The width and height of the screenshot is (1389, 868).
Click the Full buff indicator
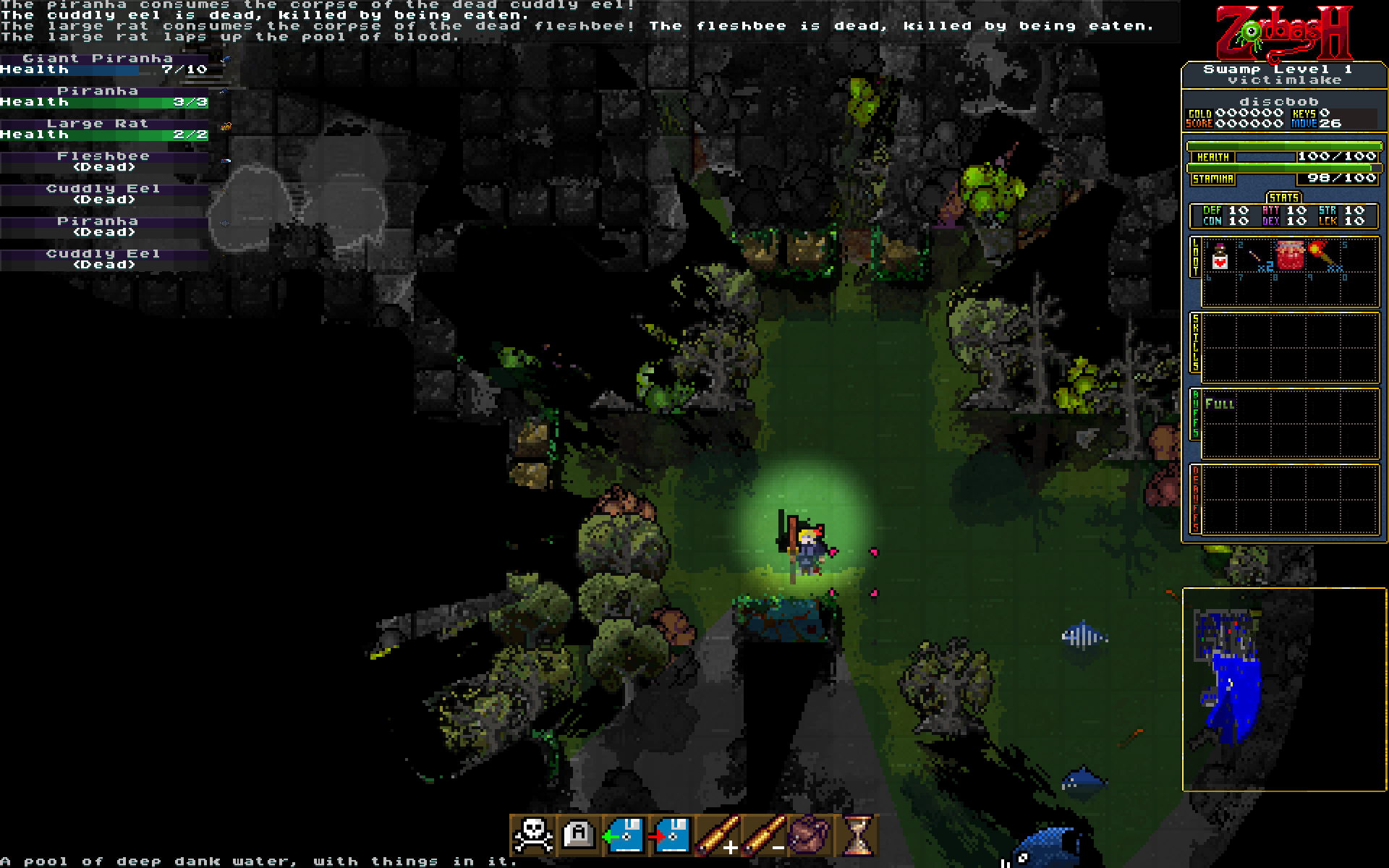(1220, 404)
